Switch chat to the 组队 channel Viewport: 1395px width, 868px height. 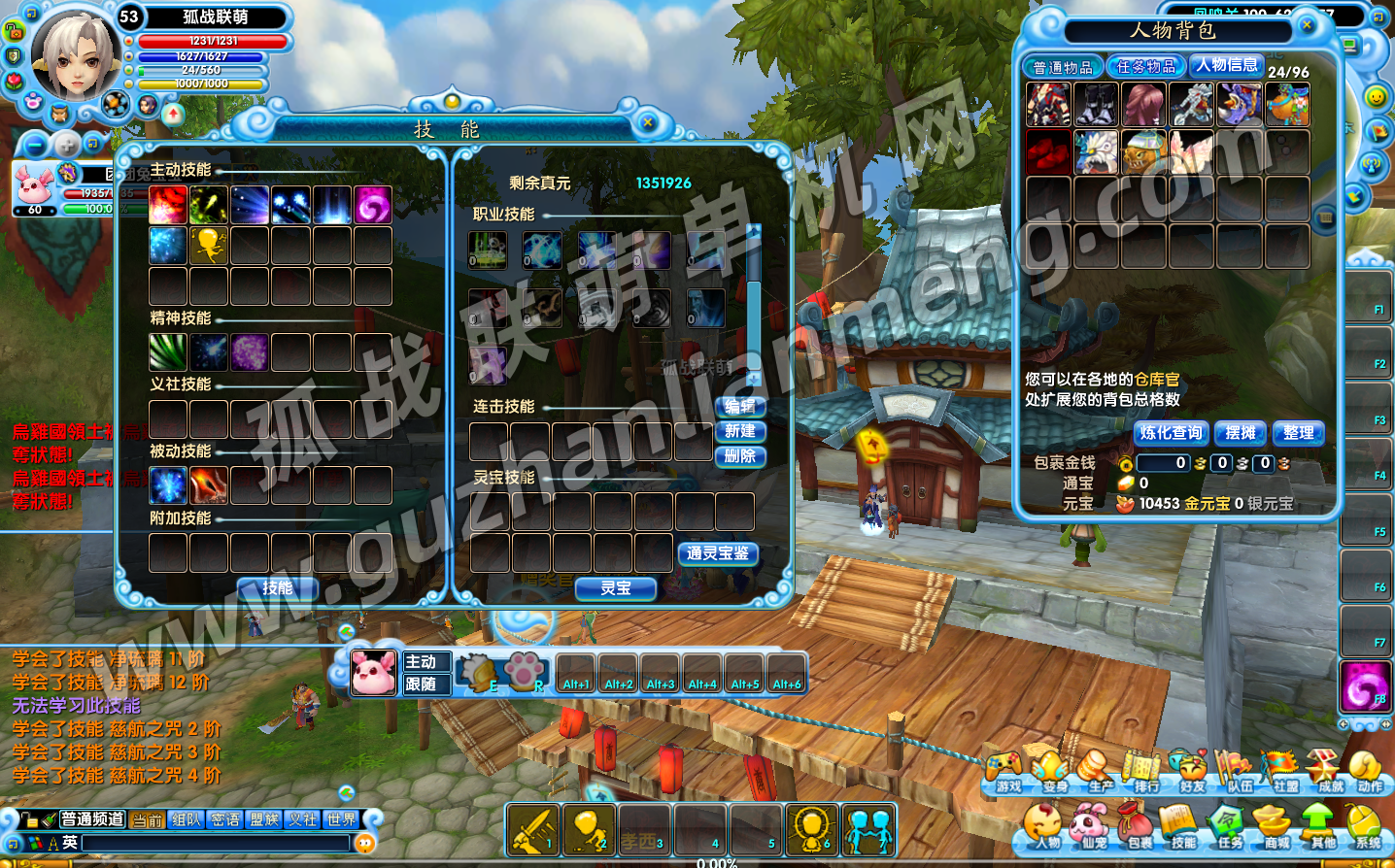click(186, 820)
